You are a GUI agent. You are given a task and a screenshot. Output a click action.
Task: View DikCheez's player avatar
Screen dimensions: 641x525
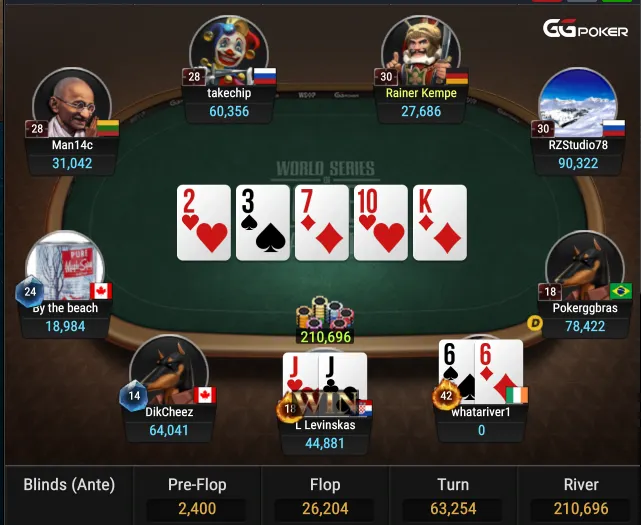coord(167,370)
